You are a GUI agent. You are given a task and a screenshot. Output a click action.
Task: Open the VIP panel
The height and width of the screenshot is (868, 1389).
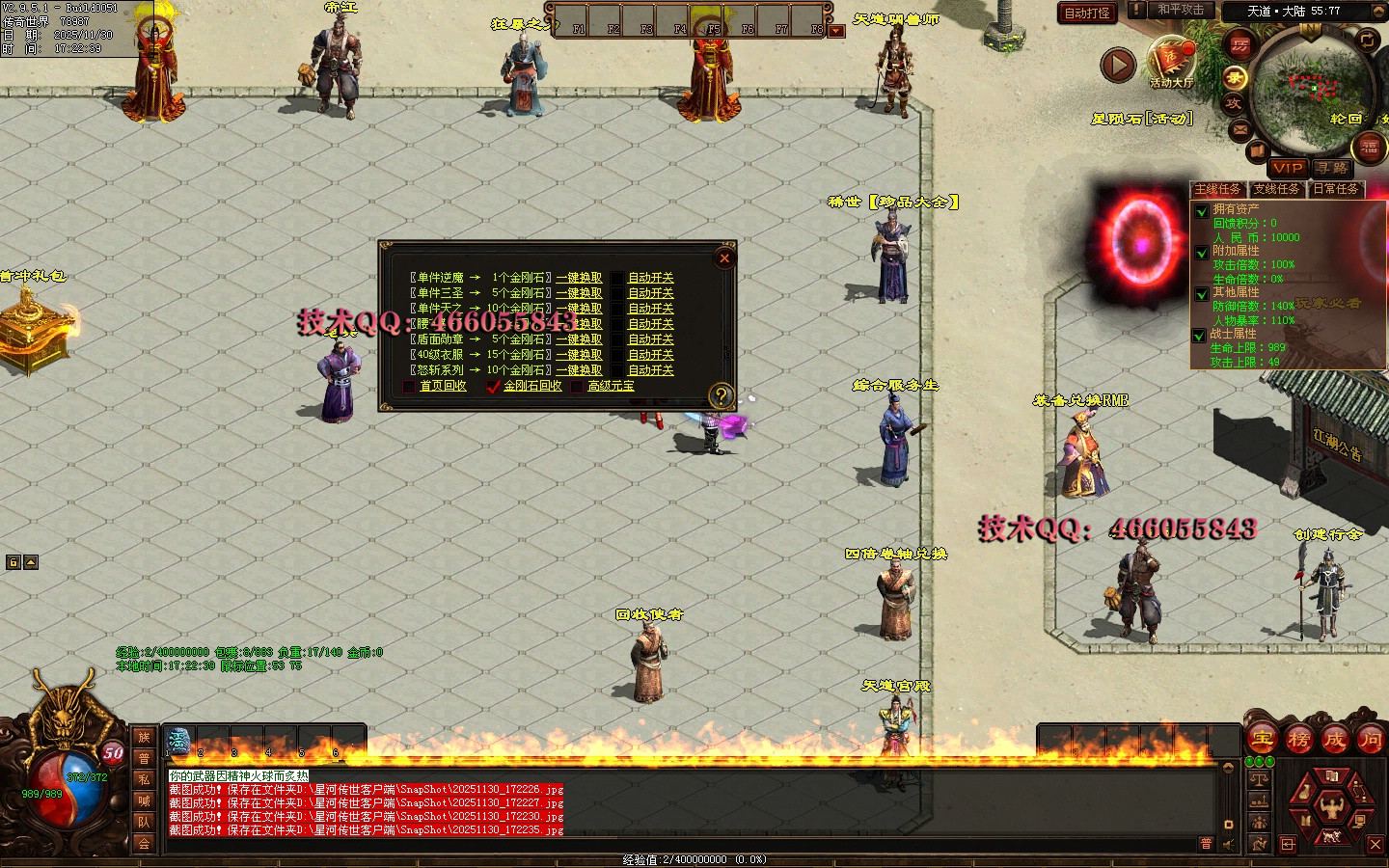click(1288, 168)
